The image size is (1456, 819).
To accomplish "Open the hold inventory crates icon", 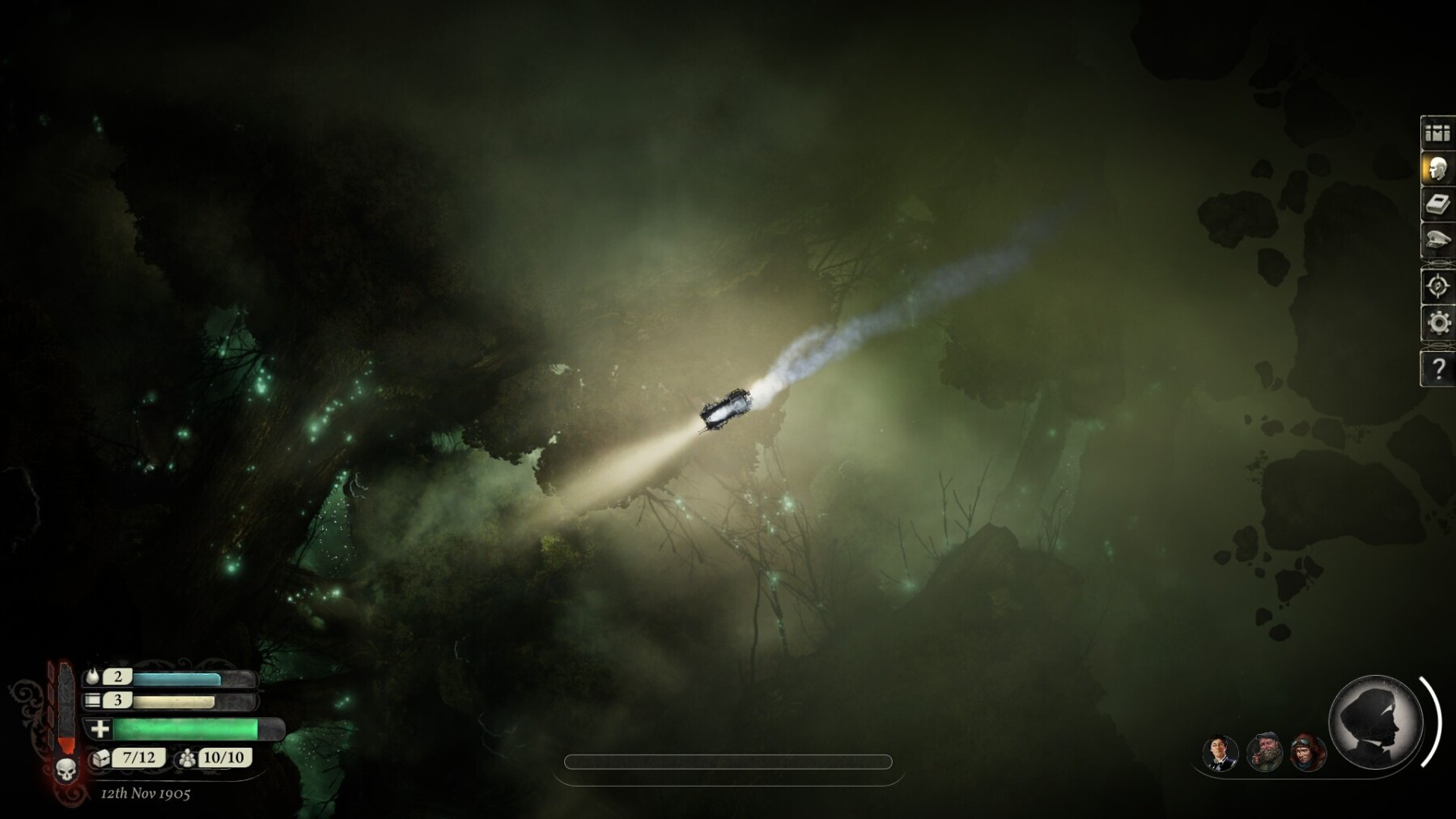I will [1437, 133].
